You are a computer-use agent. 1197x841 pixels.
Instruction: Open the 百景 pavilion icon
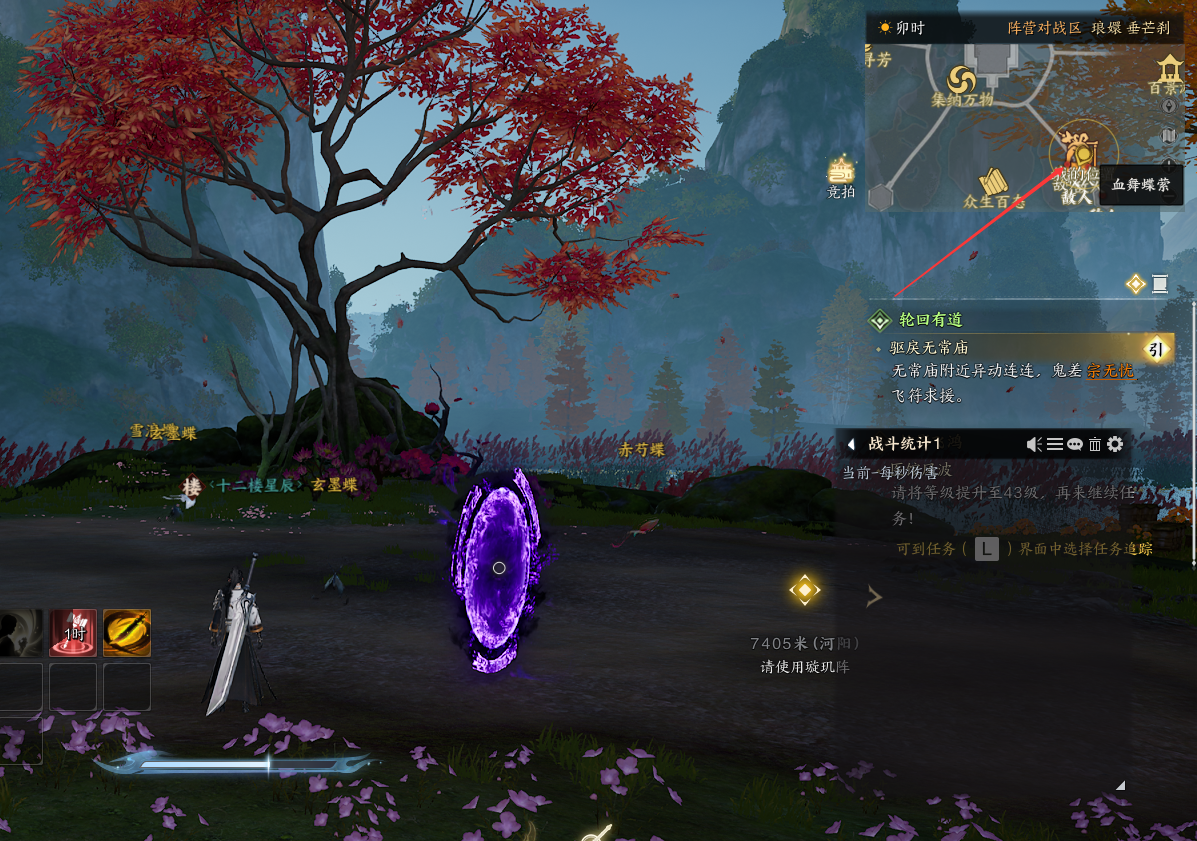pos(1168,71)
